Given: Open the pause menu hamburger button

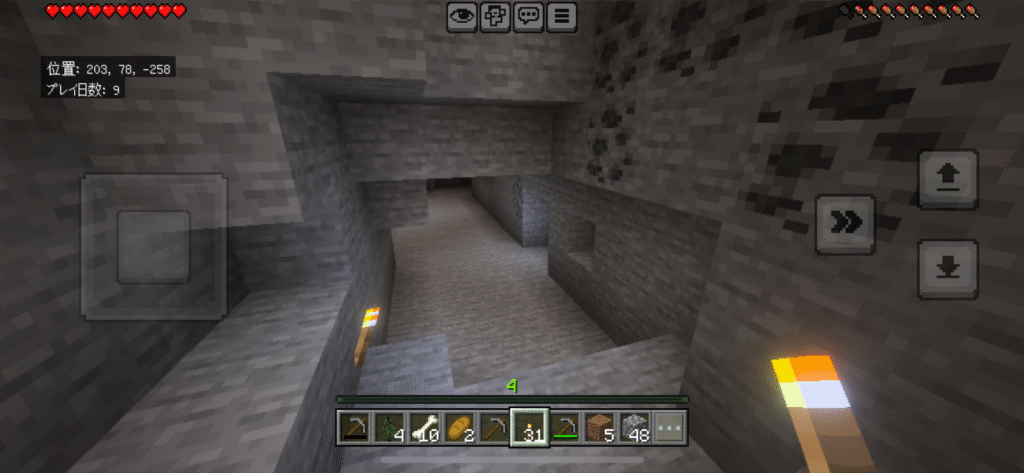Looking at the screenshot, I should (563, 16).
